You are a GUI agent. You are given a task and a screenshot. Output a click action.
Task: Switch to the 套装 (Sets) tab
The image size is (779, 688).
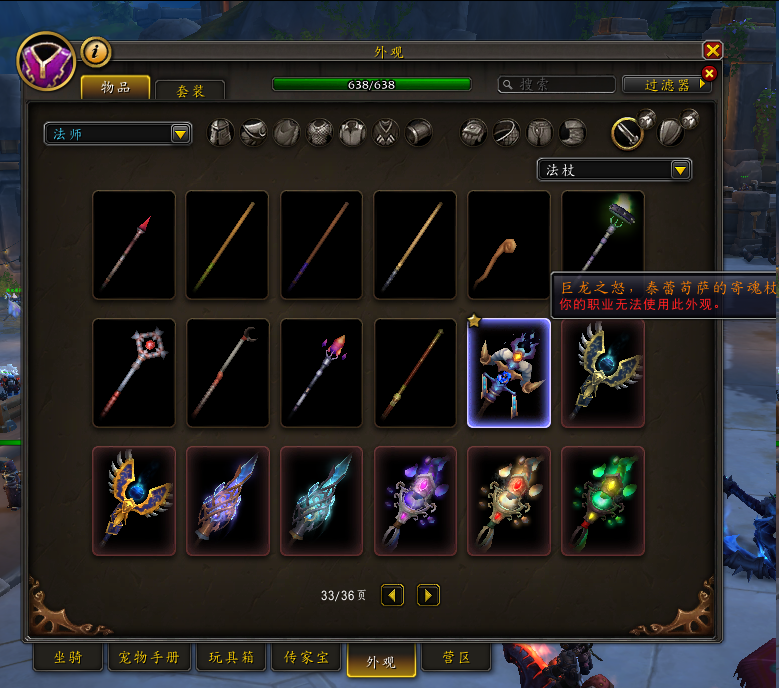click(189, 90)
